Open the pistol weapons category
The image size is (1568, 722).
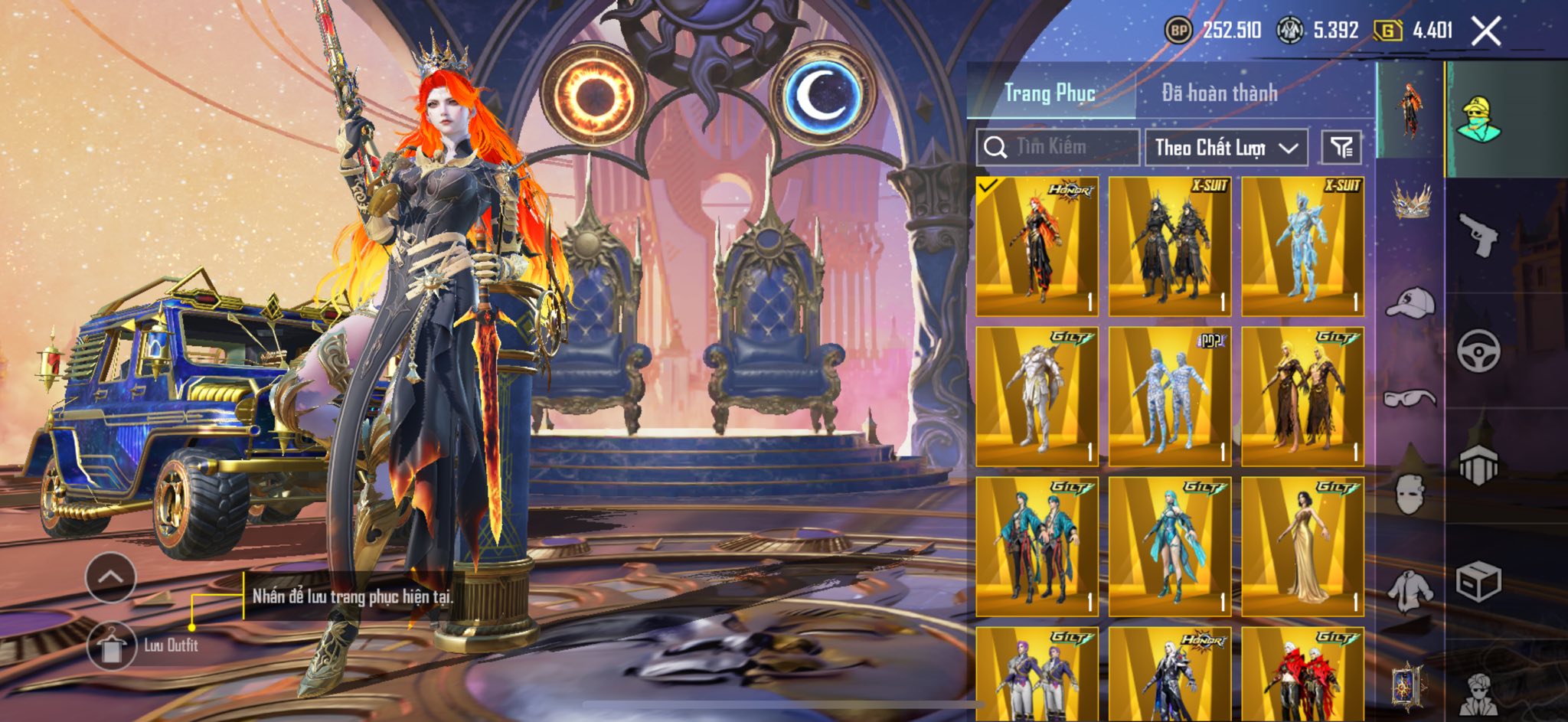coord(1478,235)
